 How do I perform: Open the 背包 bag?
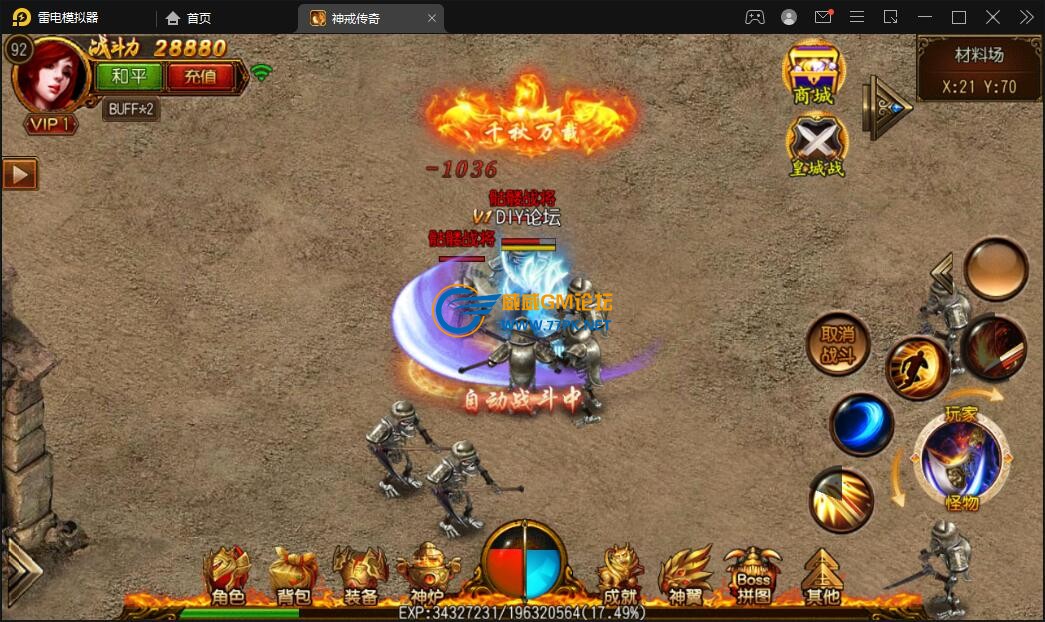294,577
